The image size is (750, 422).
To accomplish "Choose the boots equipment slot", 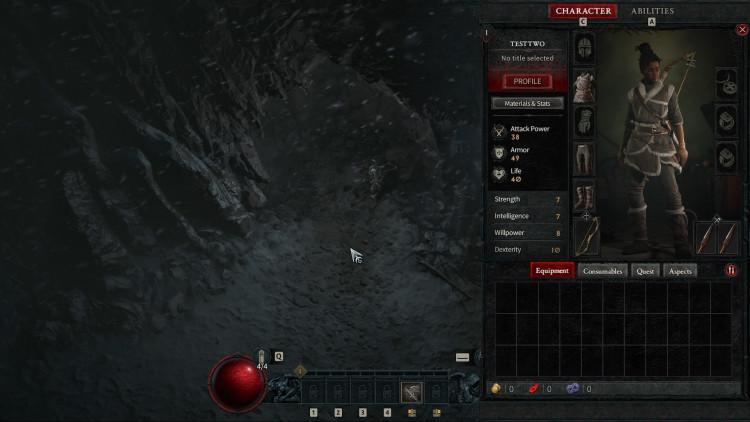I will (584, 195).
